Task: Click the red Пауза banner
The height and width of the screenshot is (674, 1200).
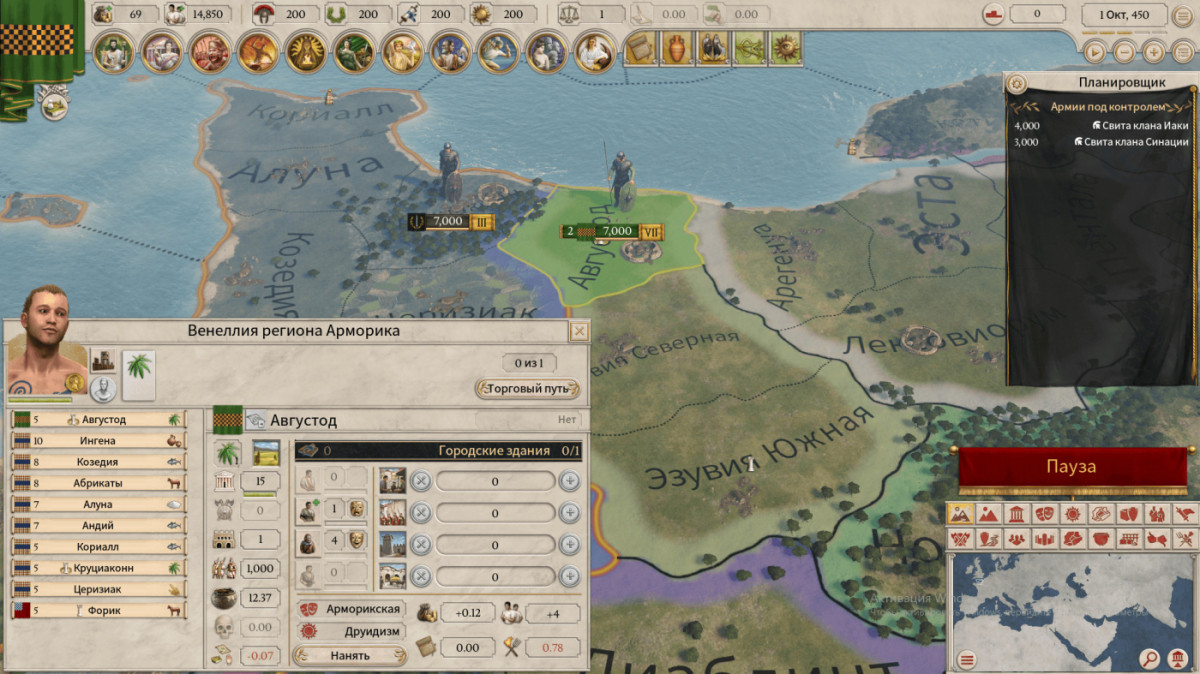Action: (1071, 467)
